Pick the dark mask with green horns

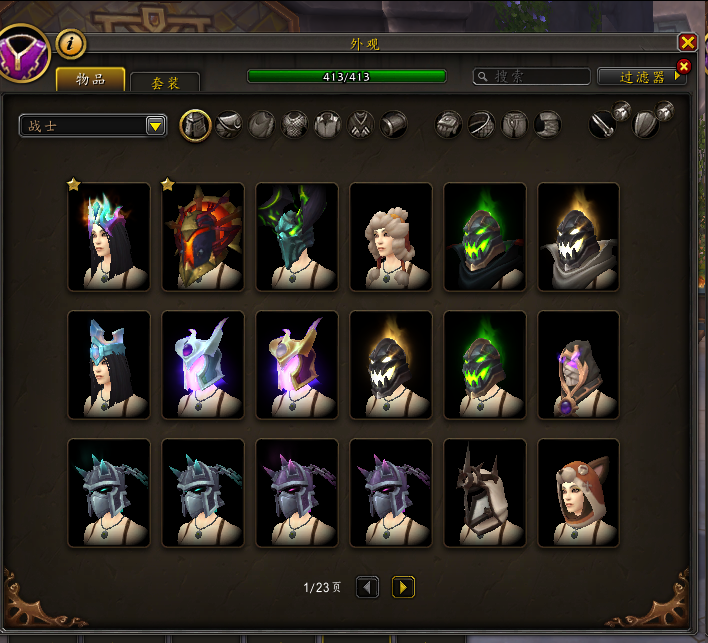pyautogui.click(x=297, y=237)
